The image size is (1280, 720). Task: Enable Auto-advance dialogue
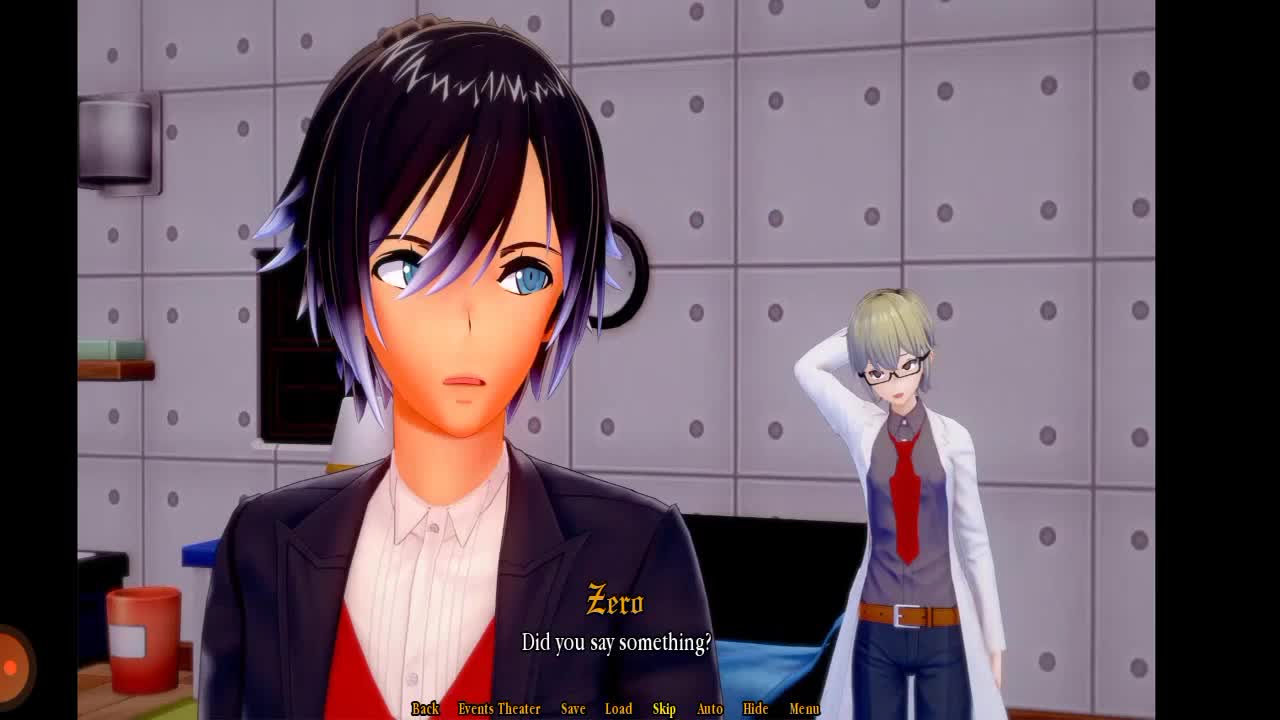tap(709, 709)
